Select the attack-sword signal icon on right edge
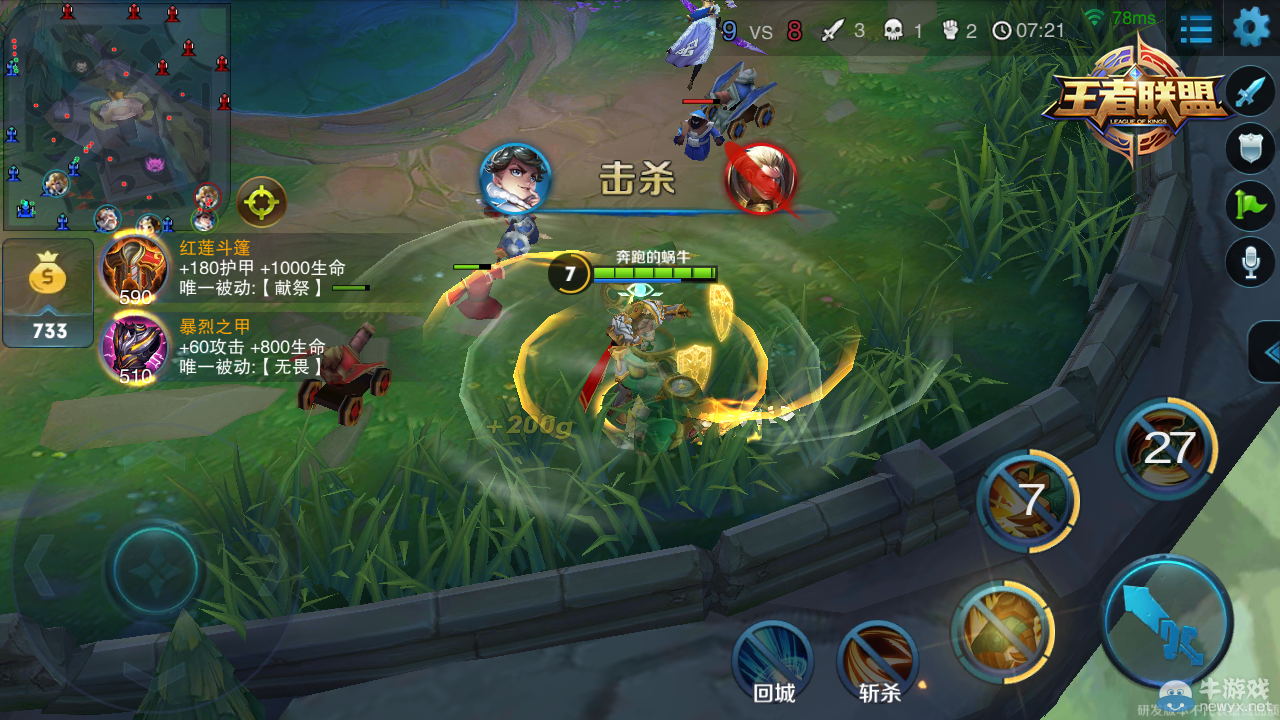The height and width of the screenshot is (720, 1280). tap(1247, 90)
